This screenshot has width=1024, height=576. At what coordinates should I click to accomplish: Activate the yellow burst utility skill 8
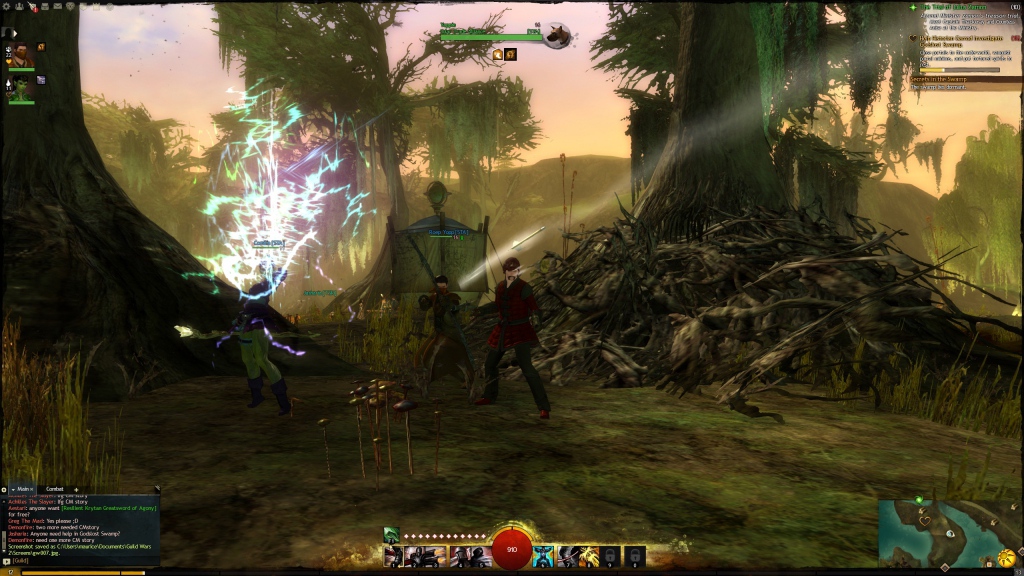coord(587,556)
